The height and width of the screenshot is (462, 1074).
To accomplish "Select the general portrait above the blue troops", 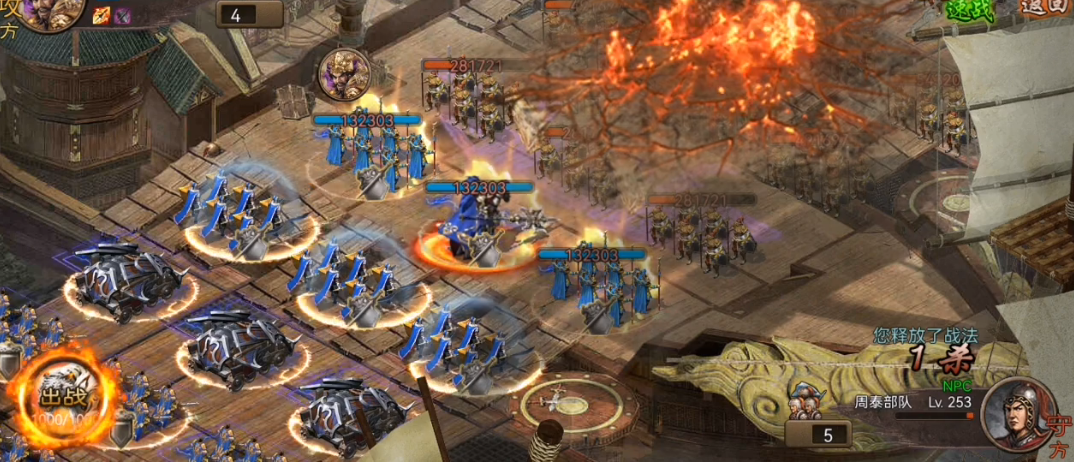I will [344, 72].
